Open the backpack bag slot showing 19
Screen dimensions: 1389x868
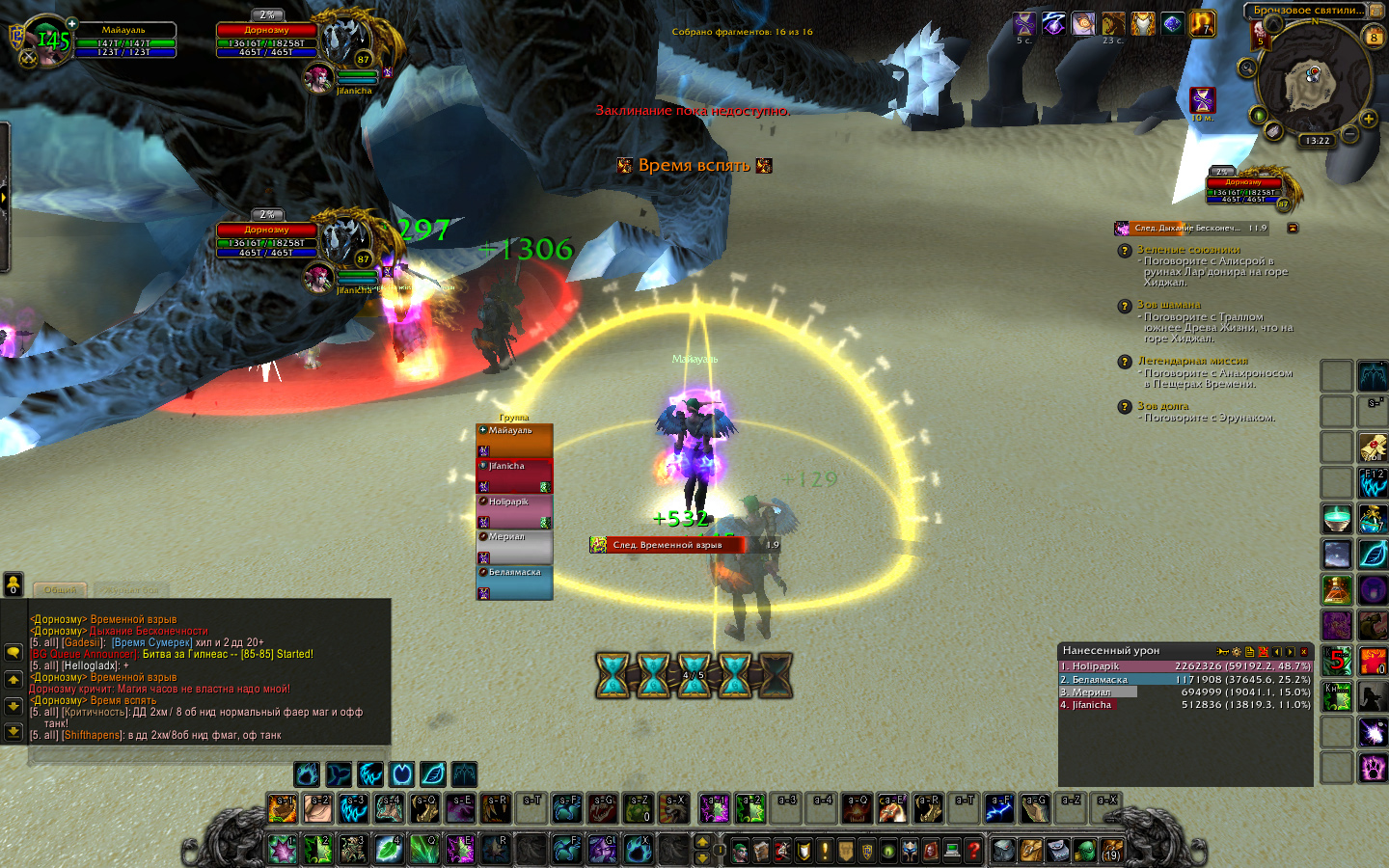pos(1111,851)
